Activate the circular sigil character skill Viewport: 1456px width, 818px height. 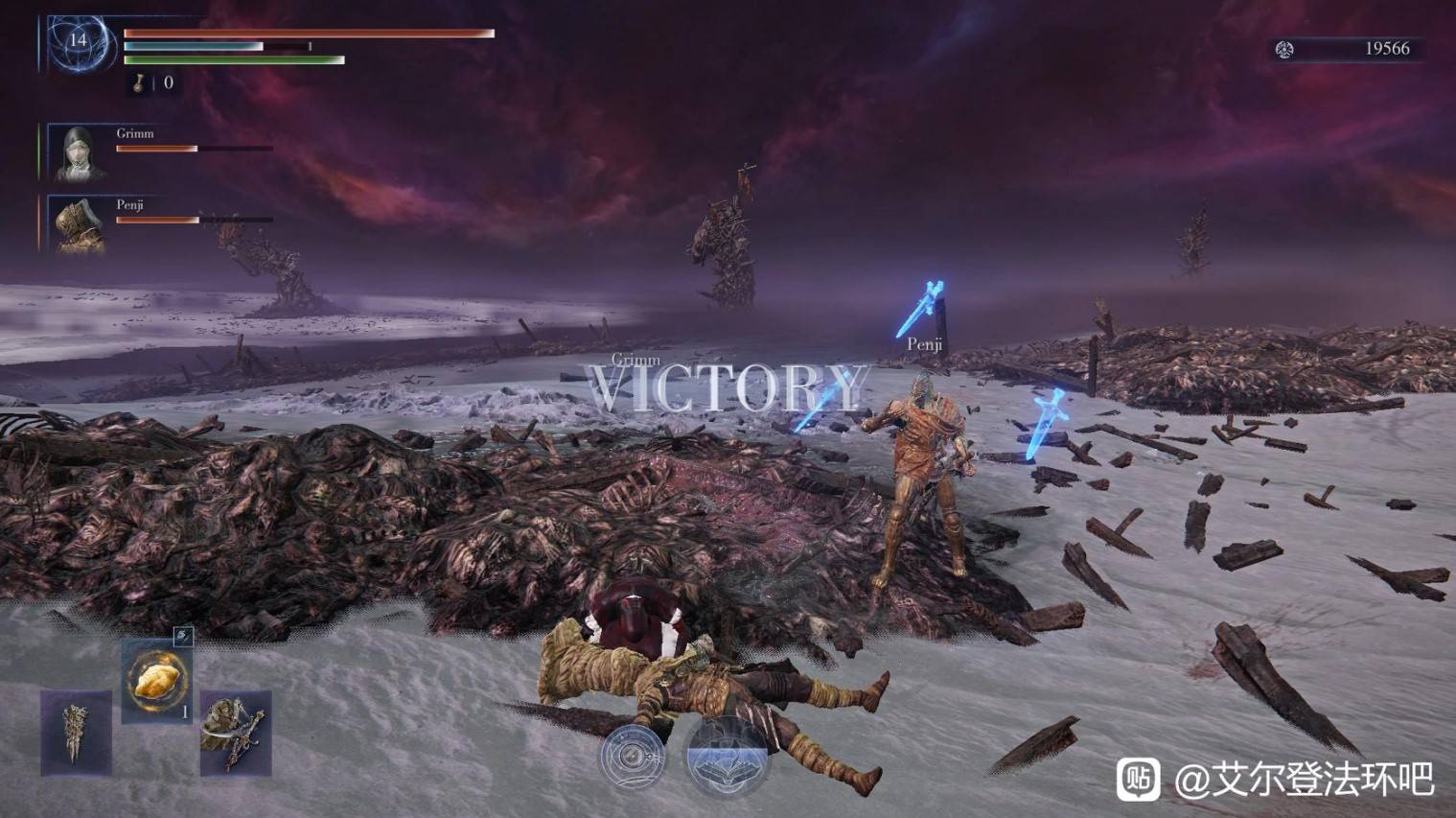click(x=633, y=756)
